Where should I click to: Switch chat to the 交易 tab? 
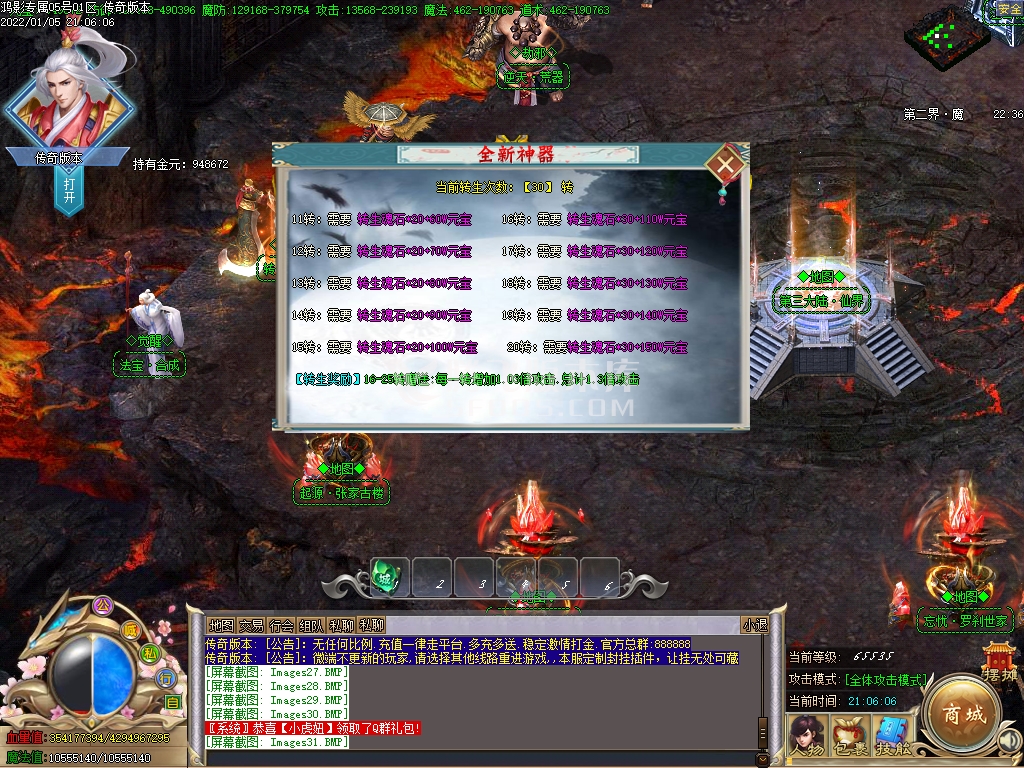(251, 625)
